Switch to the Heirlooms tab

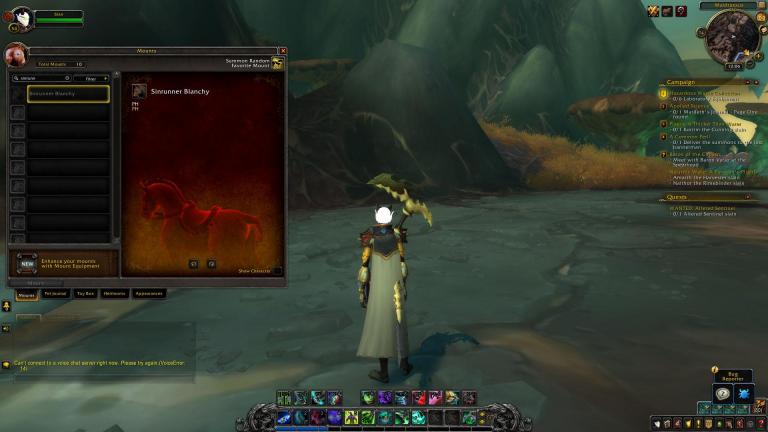114,294
